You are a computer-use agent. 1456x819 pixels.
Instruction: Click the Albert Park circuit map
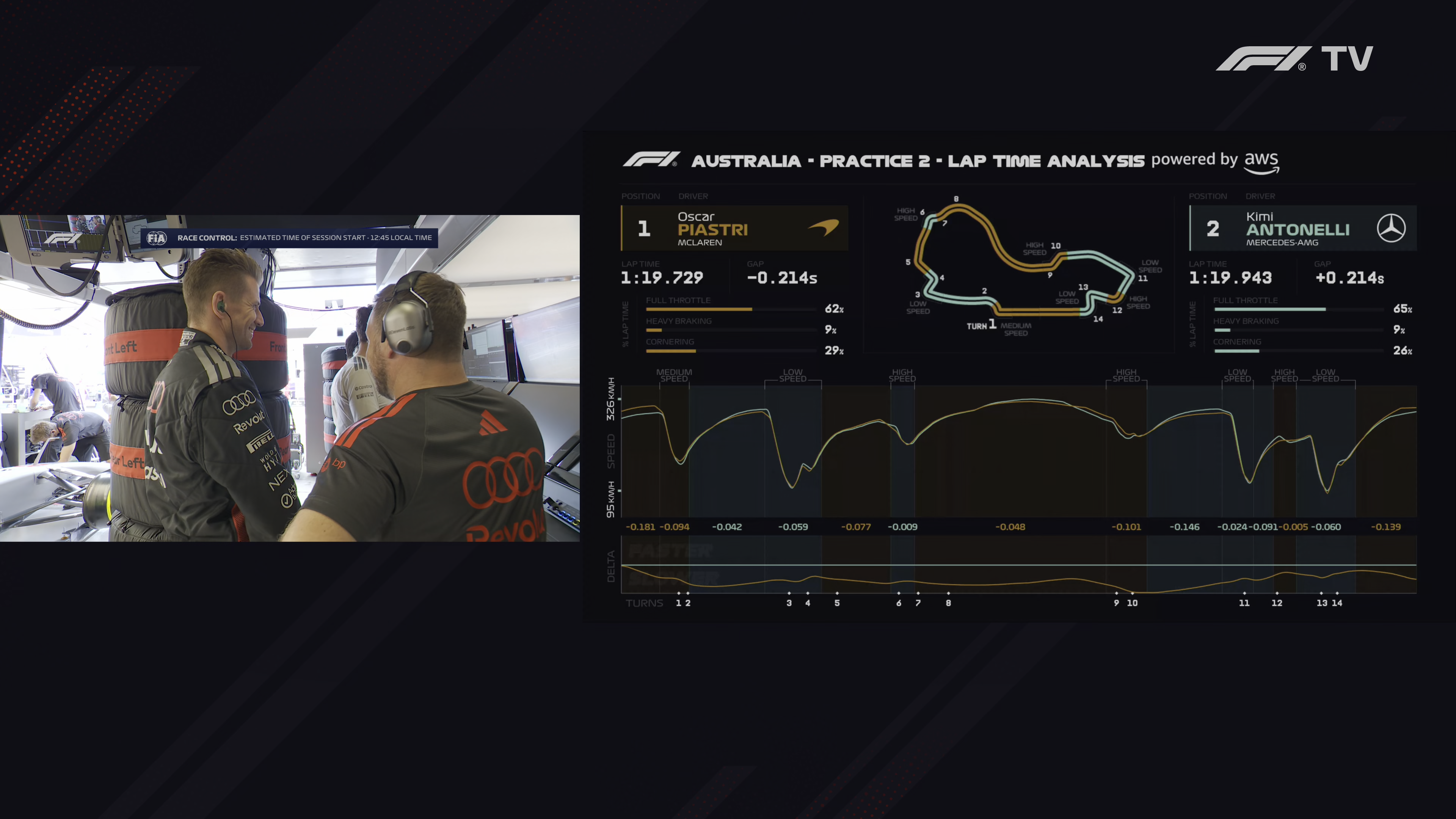[1017, 266]
